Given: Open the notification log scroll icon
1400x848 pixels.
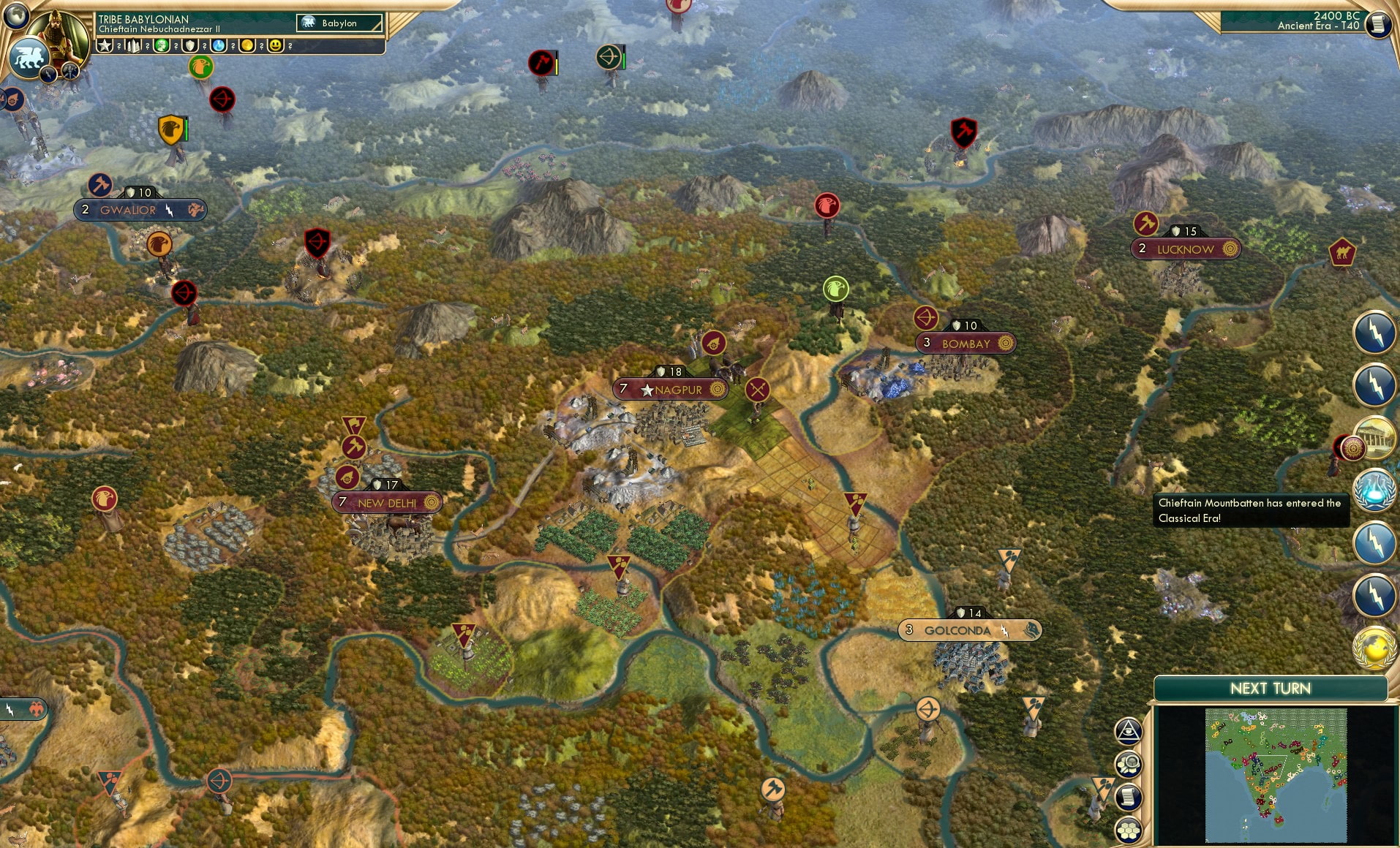Looking at the screenshot, I should (1127, 796).
